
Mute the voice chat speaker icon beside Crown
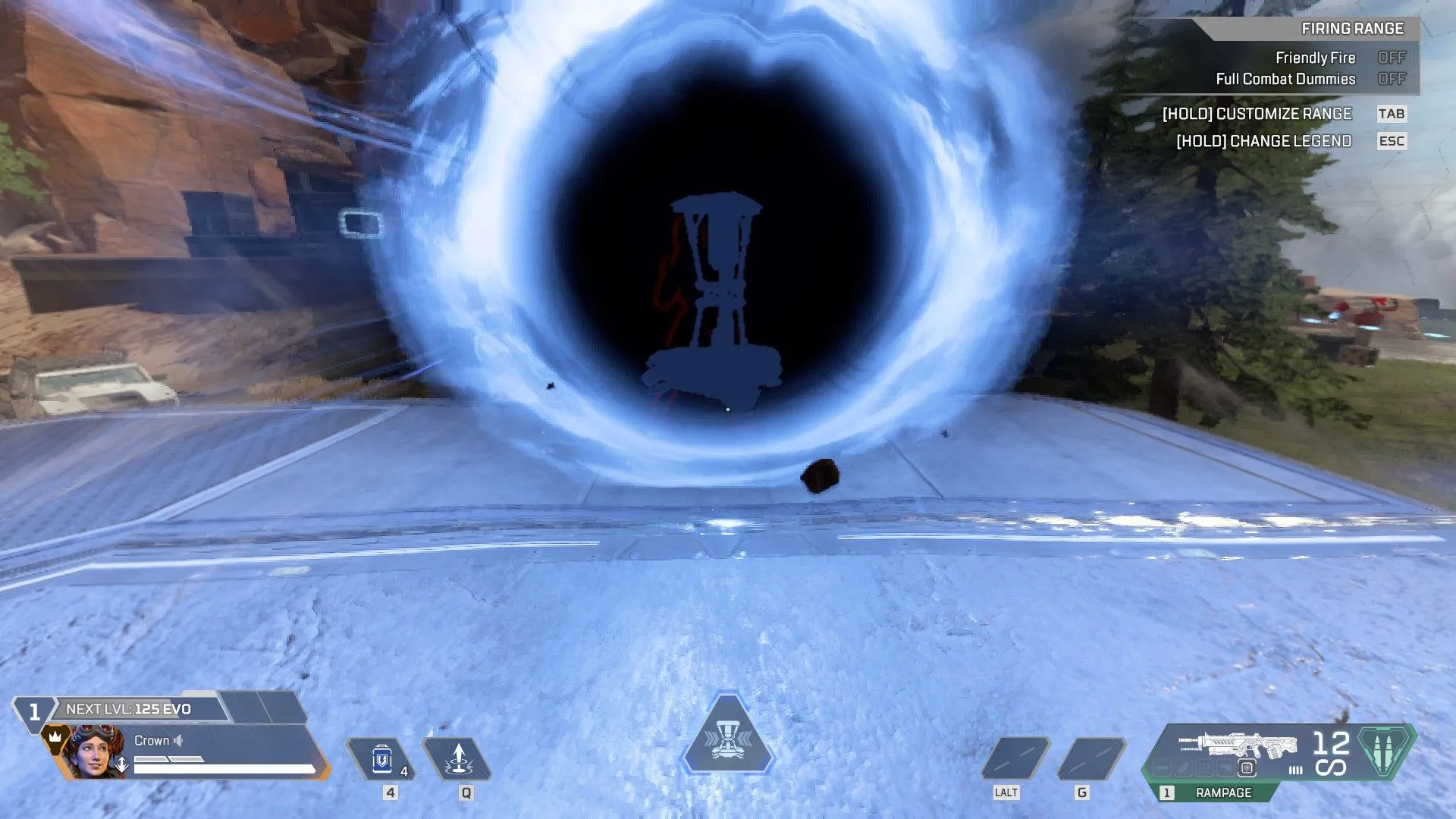[x=178, y=741]
